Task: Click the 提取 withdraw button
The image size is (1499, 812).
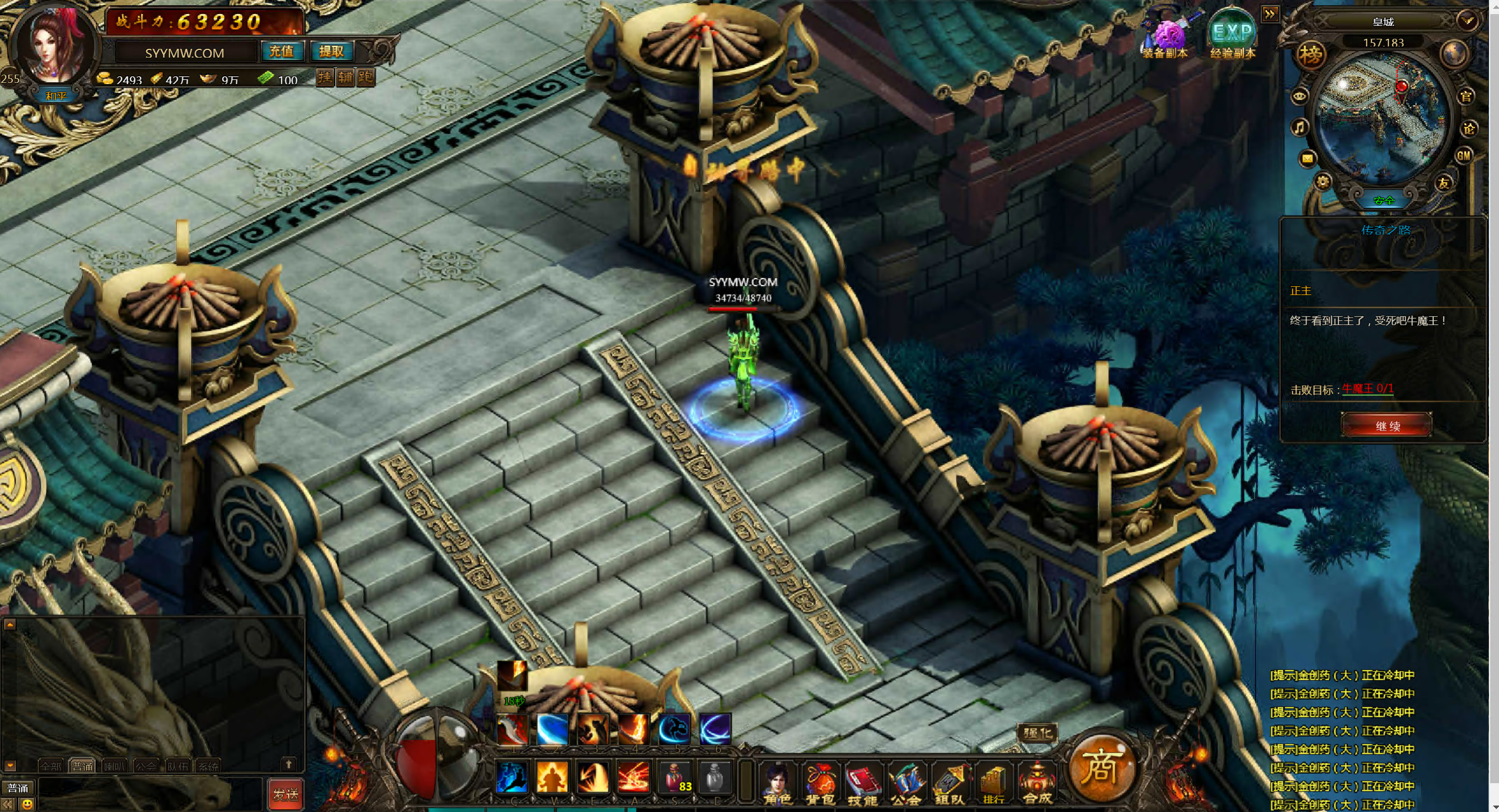Action: 331,52
